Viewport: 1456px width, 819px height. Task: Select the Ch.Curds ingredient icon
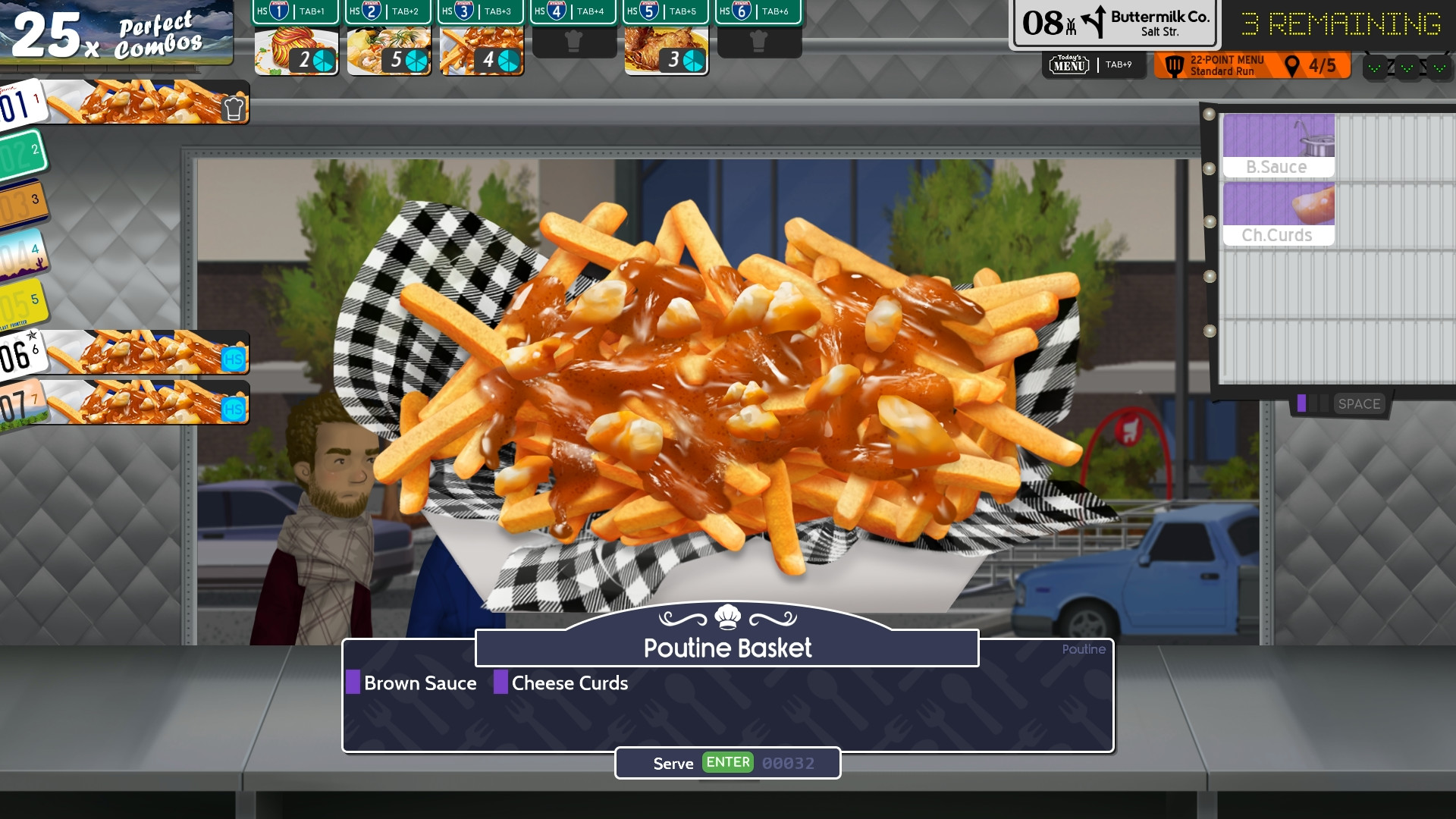point(1279,214)
